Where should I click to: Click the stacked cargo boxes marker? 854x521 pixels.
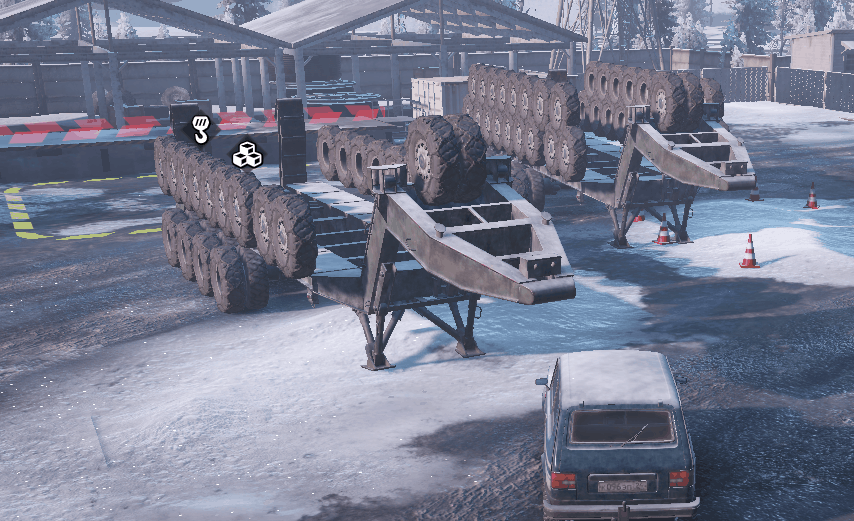pyautogui.click(x=246, y=155)
